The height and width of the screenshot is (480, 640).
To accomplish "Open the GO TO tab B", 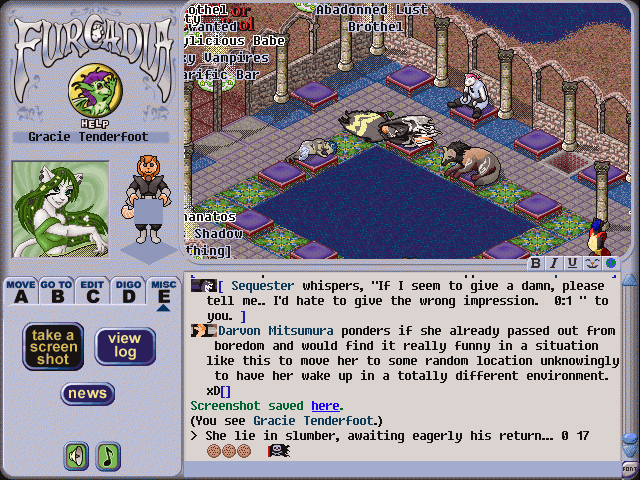I will (x=56, y=291).
